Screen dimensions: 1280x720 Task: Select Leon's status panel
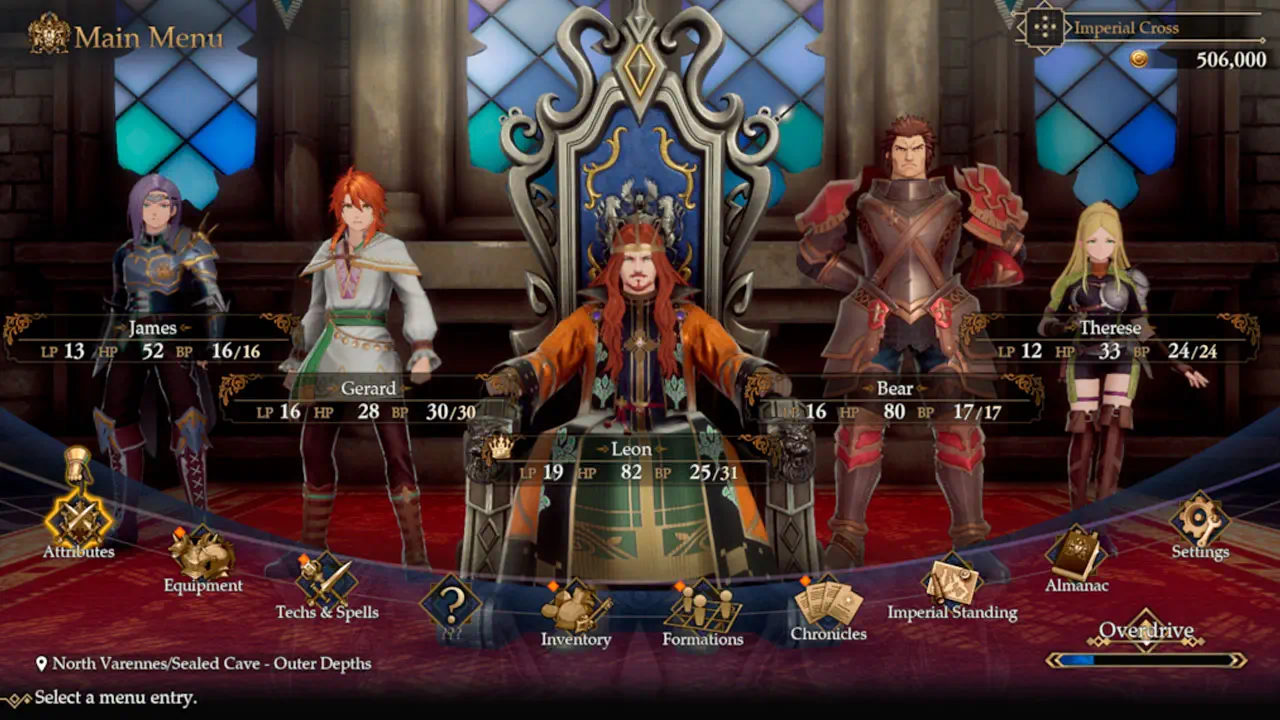tap(630, 462)
